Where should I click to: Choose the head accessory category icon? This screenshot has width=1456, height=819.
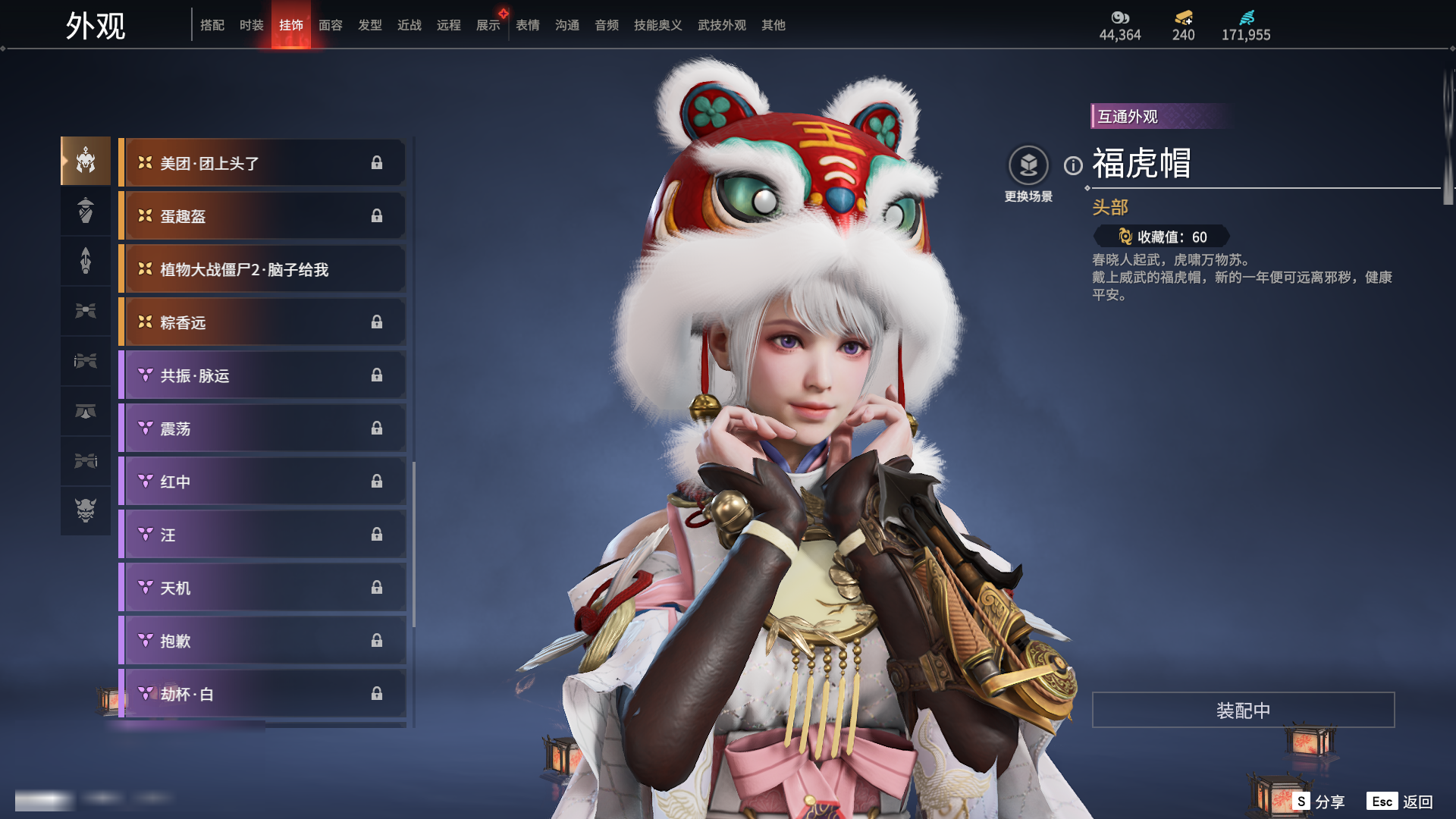tap(86, 161)
